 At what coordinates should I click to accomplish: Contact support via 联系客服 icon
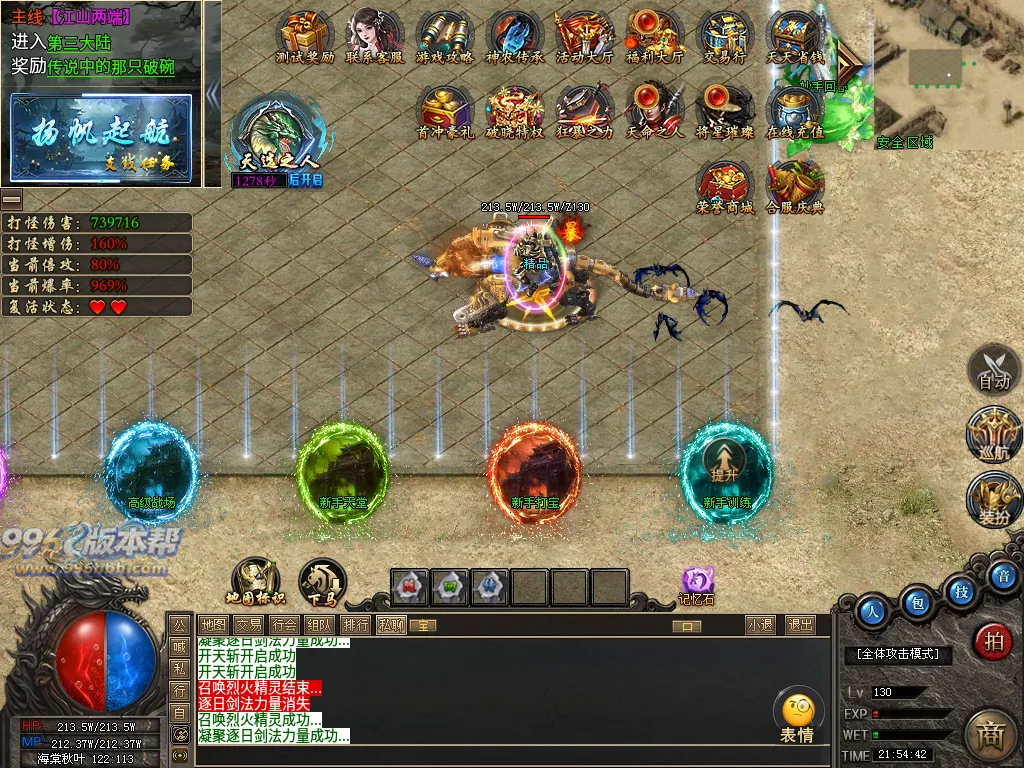[x=374, y=35]
